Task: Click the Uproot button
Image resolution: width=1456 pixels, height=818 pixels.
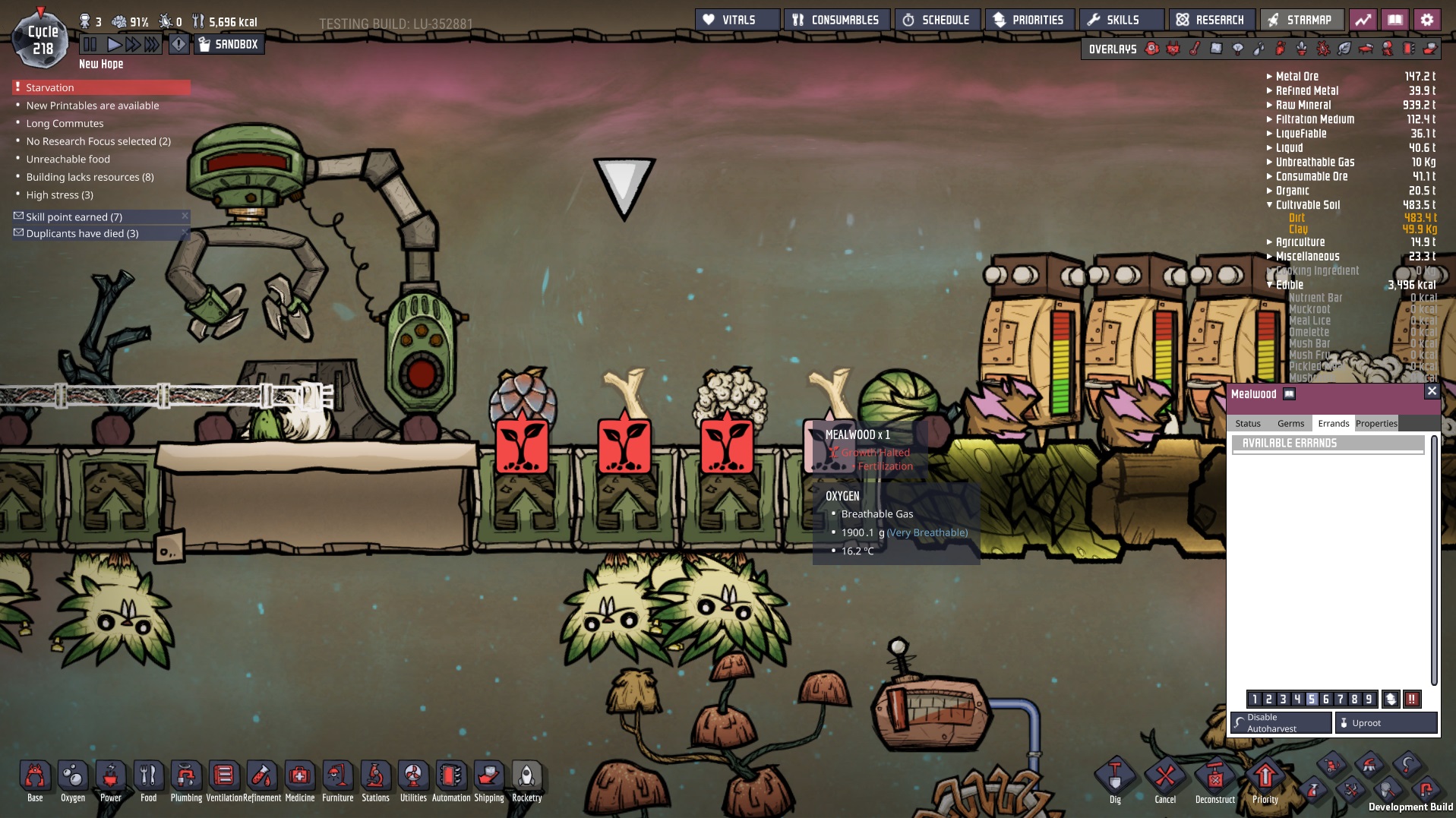Action: pos(1386,723)
